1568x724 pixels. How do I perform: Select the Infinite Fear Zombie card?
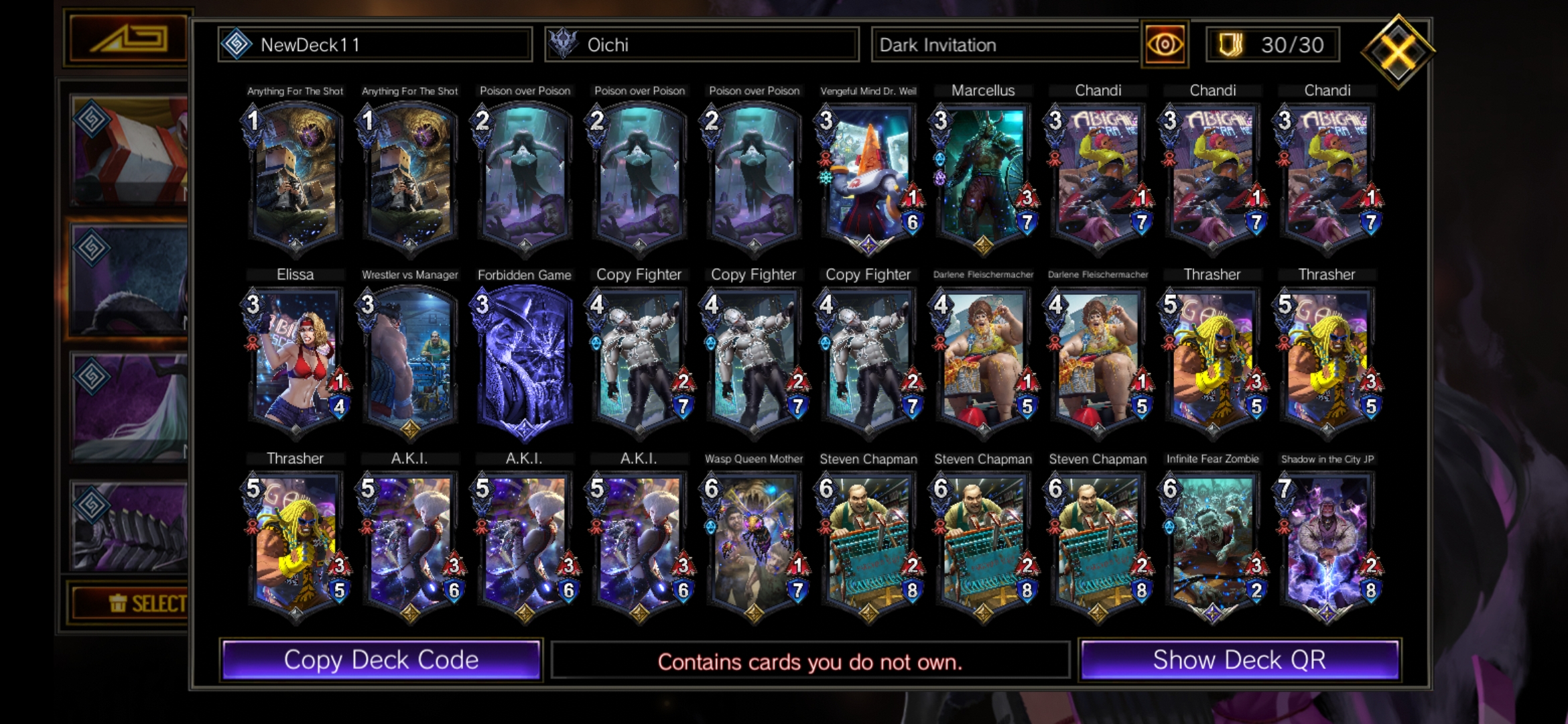click(x=1212, y=546)
